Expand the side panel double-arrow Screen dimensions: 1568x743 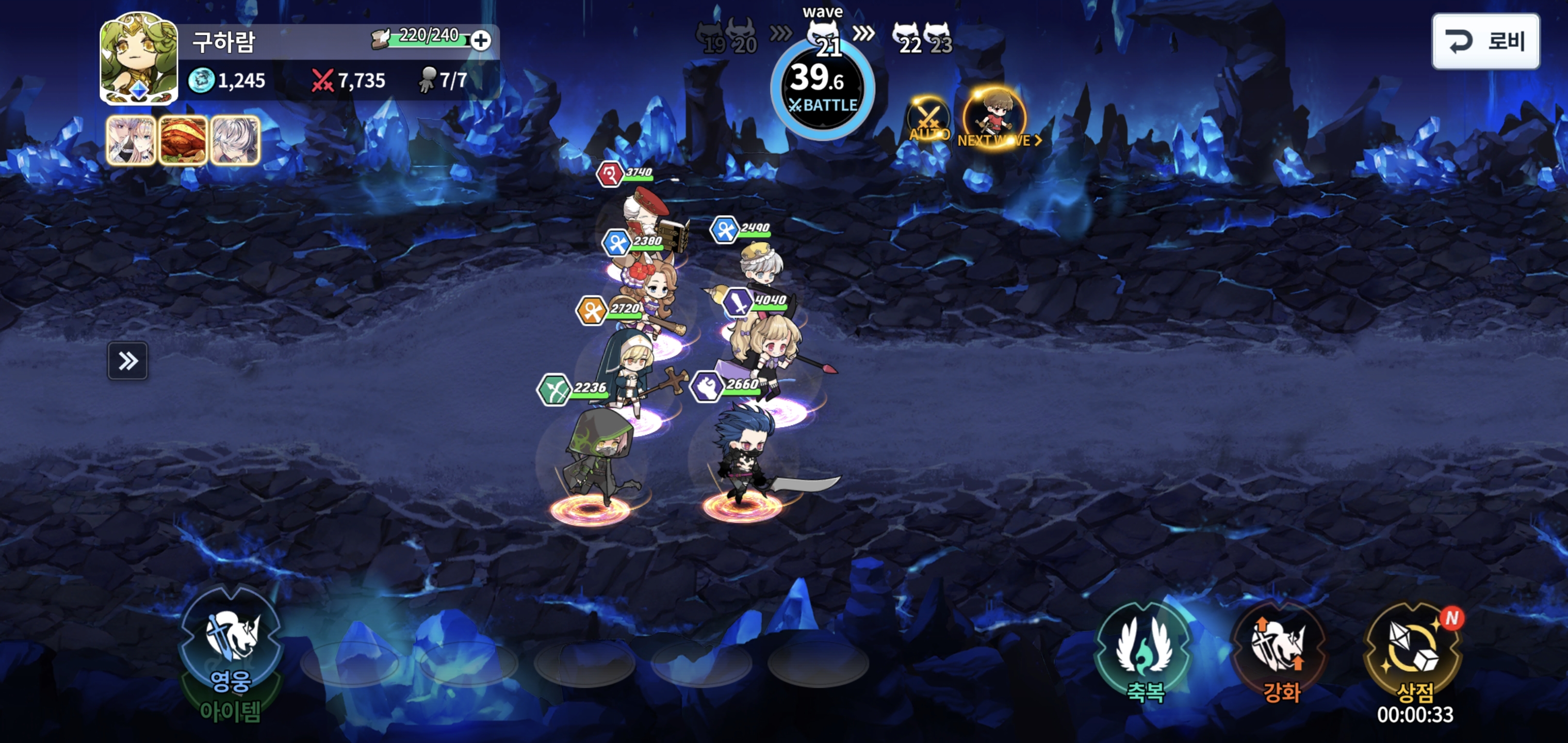click(x=128, y=361)
